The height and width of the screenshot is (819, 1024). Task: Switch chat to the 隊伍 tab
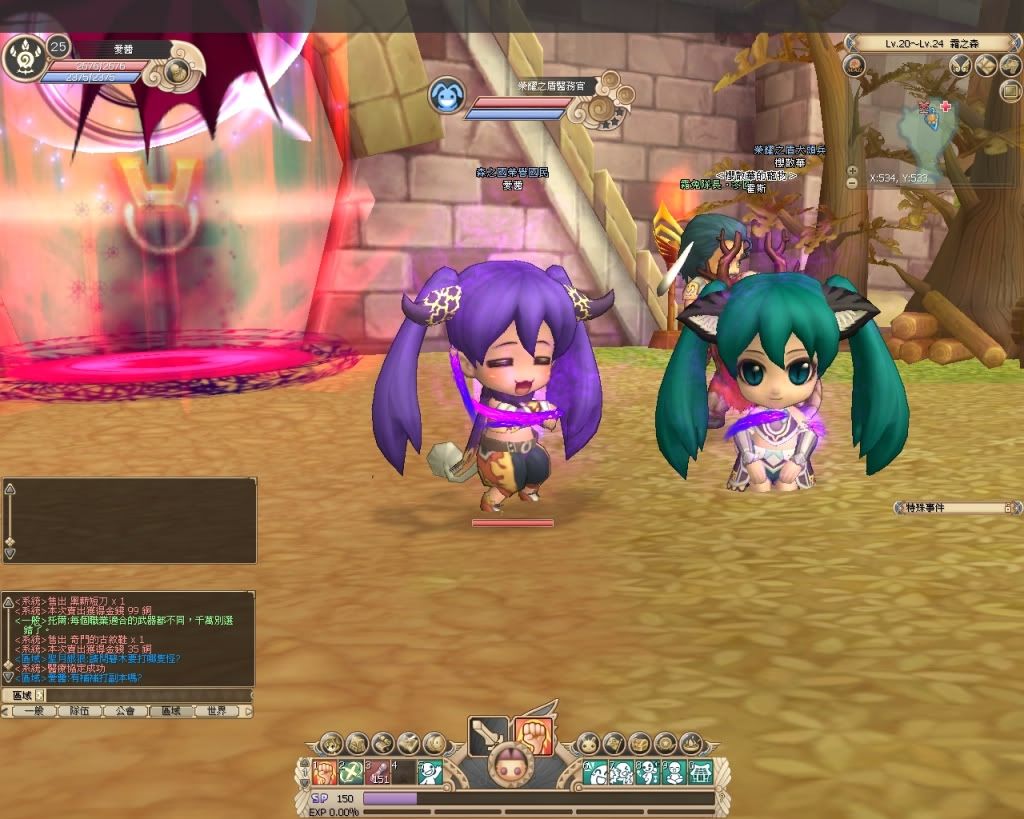[x=79, y=711]
